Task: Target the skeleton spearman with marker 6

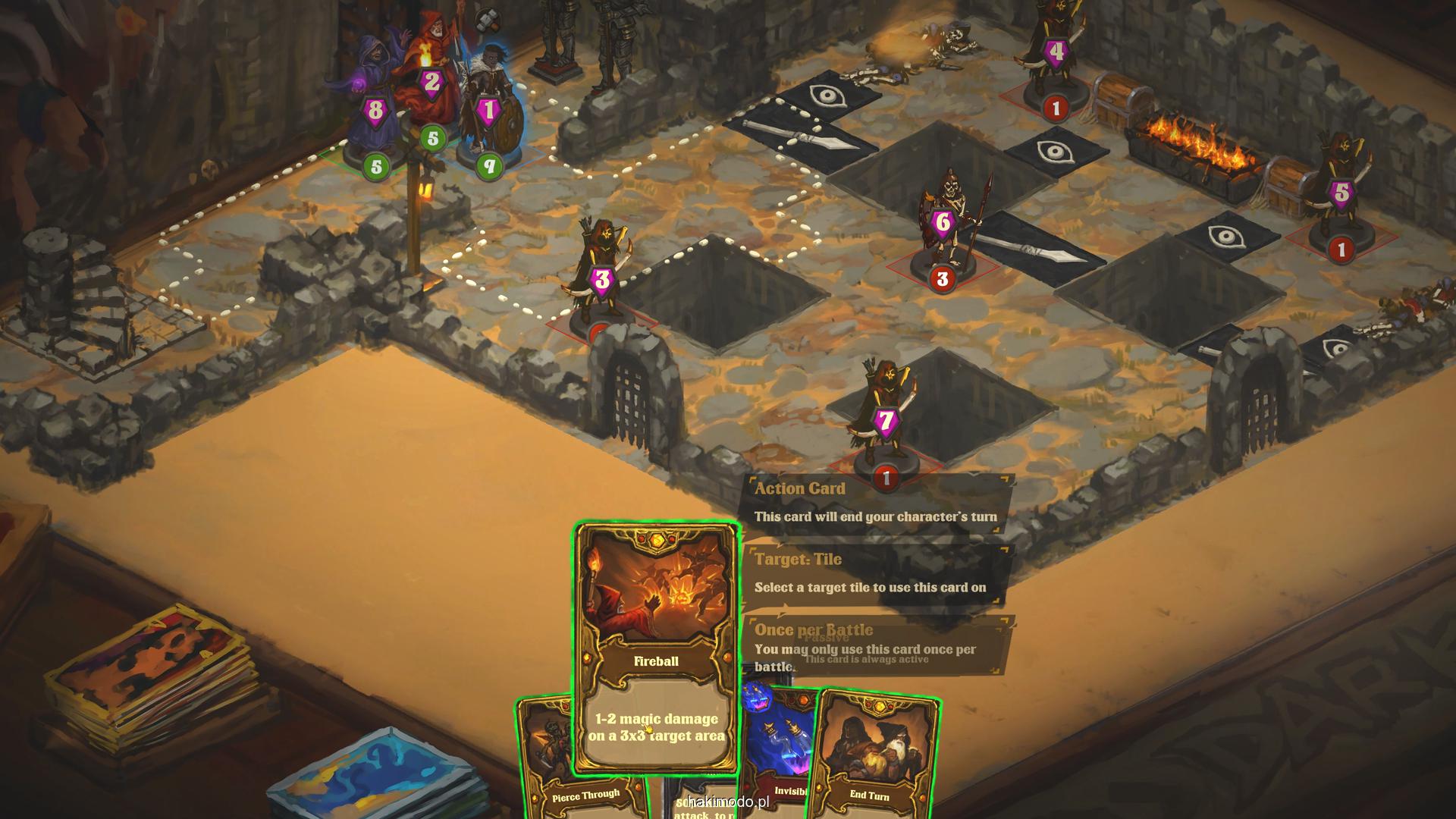Action: (944, 224)
